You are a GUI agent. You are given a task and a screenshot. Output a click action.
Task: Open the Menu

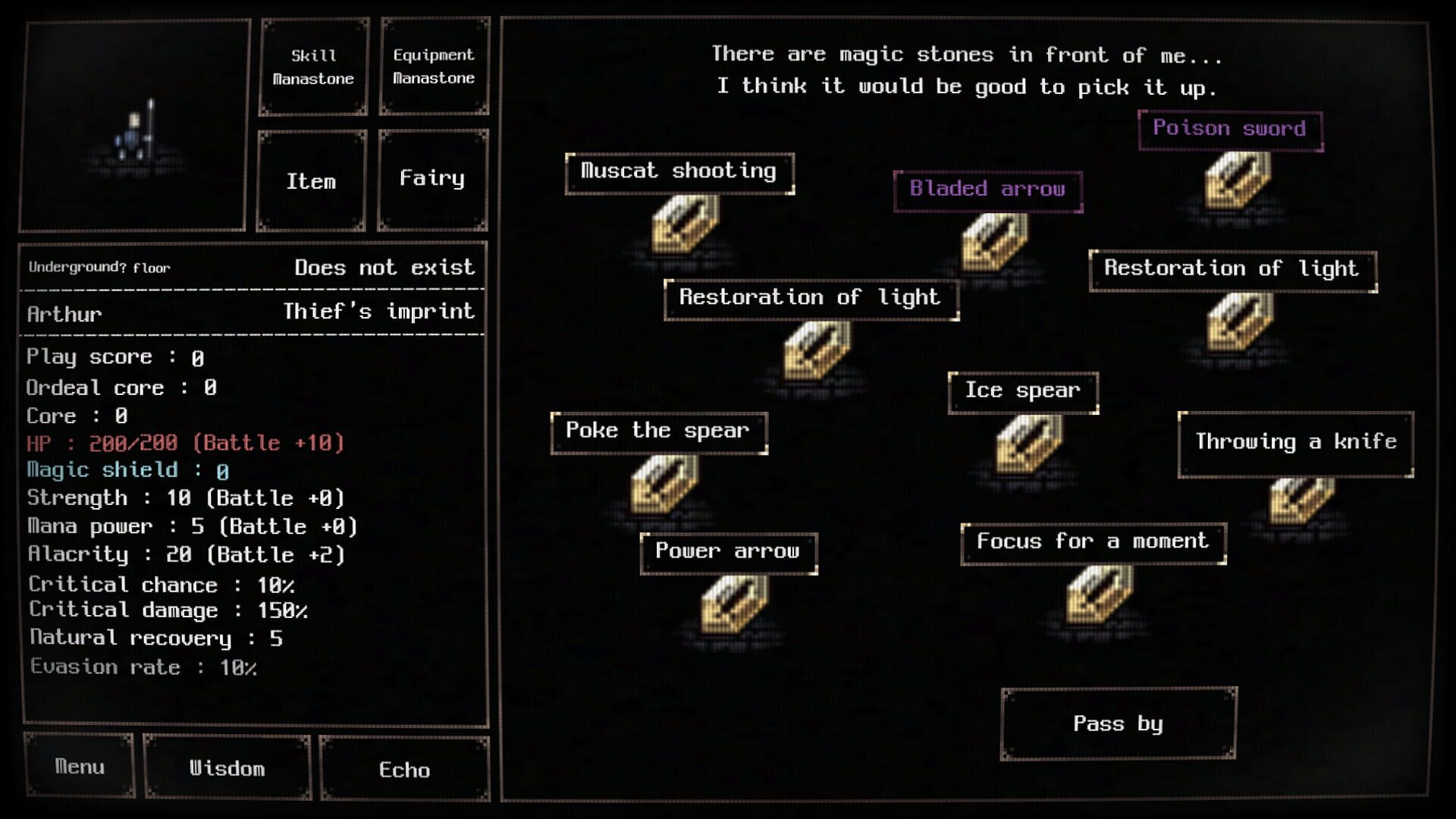tap(80, 767)
